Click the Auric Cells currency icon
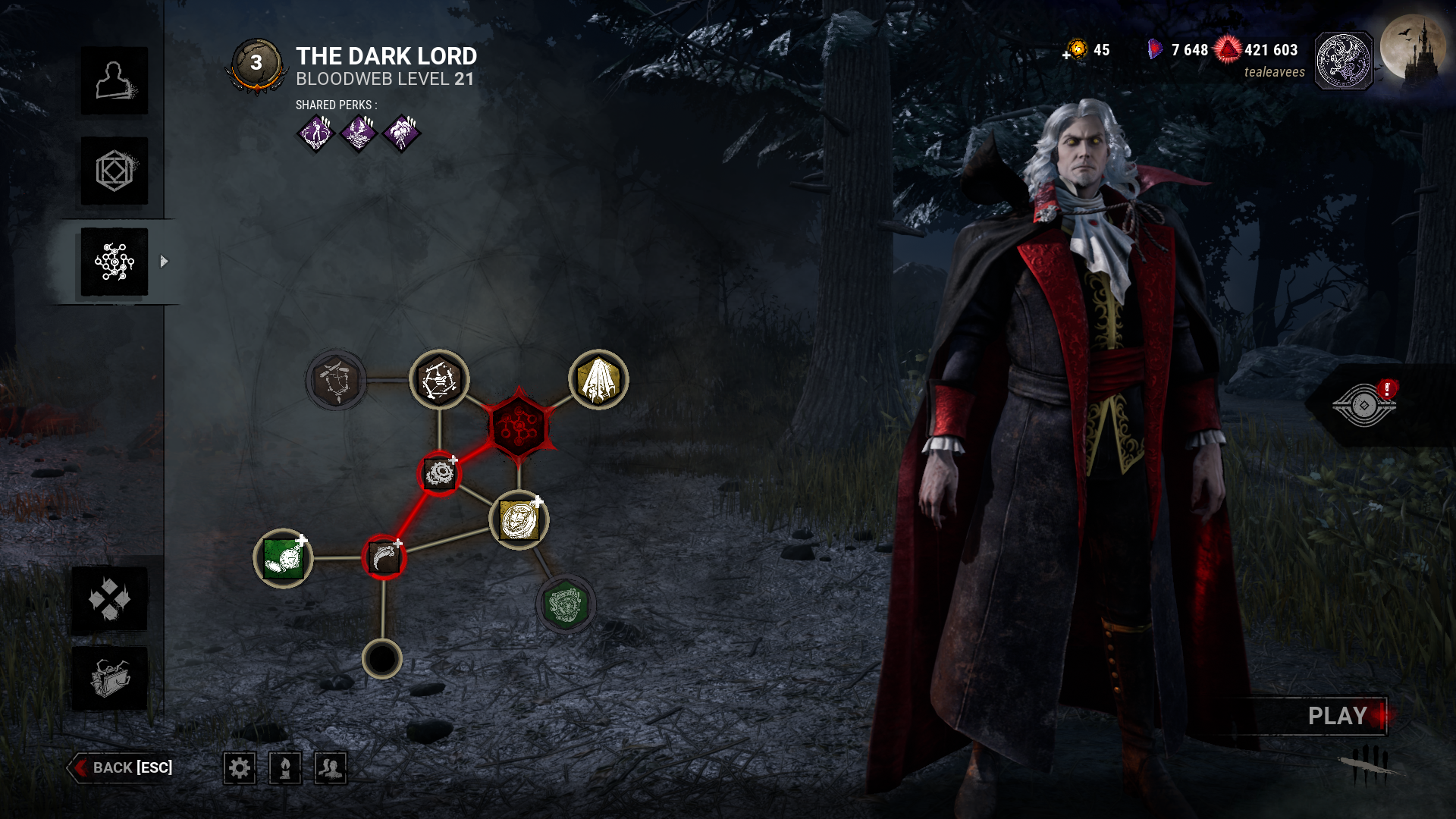 [1078, 50]
